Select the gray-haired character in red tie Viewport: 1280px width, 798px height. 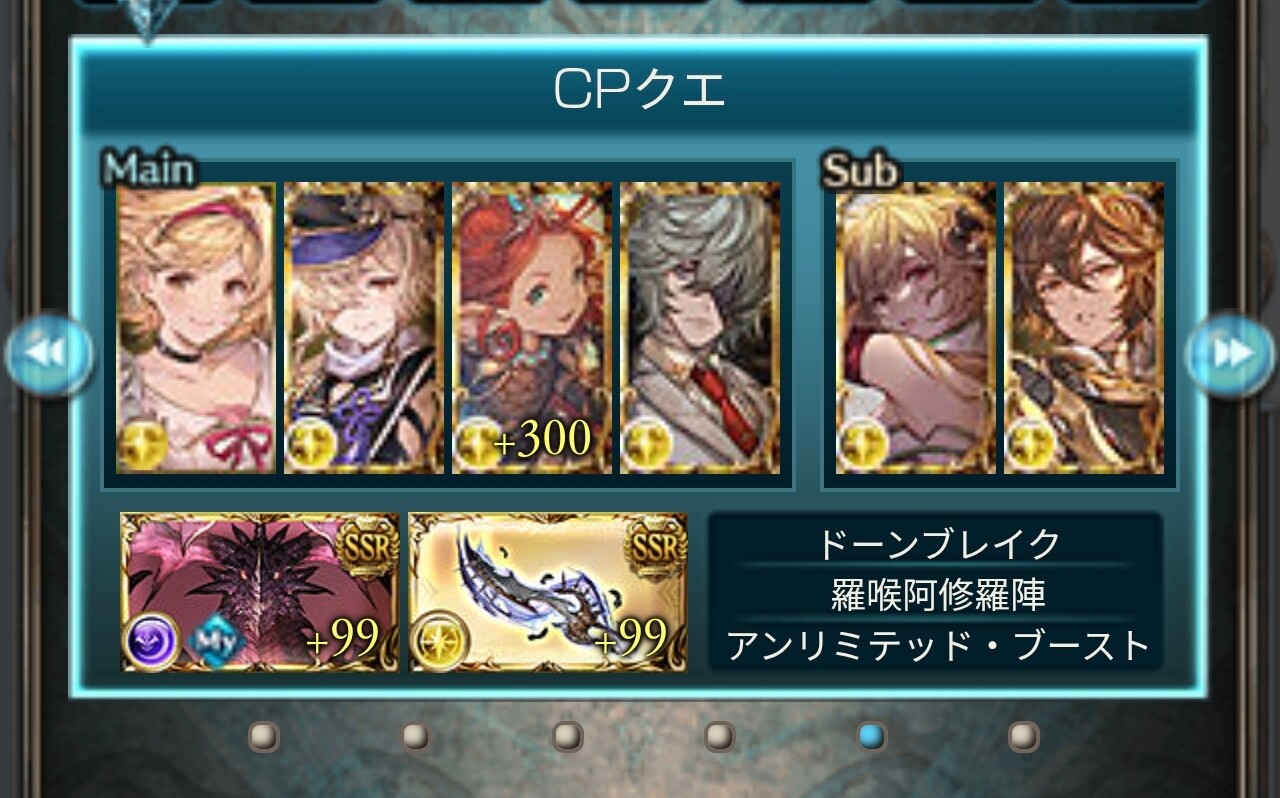[699, 328]
